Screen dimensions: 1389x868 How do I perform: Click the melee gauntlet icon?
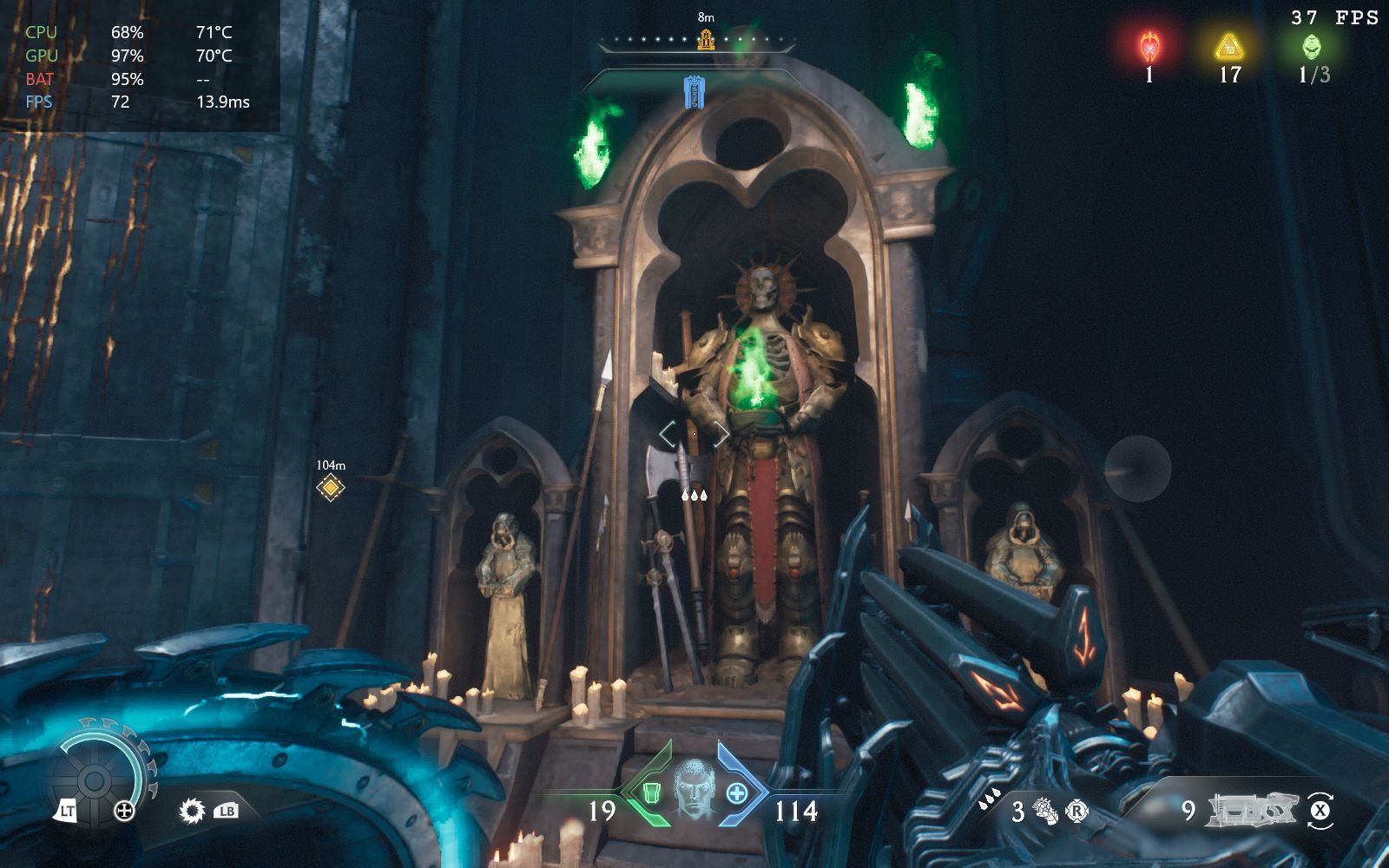(x=1046, y=812)
